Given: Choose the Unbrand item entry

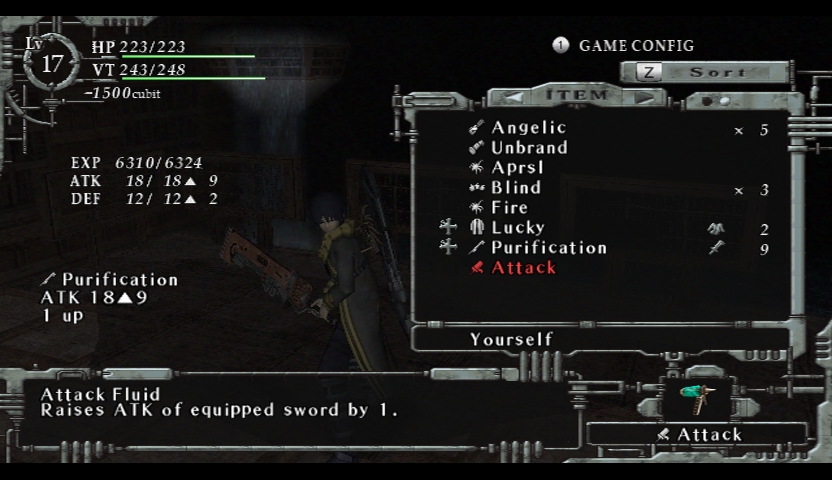Looking at the screenshot, I should (x=529, y=148).
